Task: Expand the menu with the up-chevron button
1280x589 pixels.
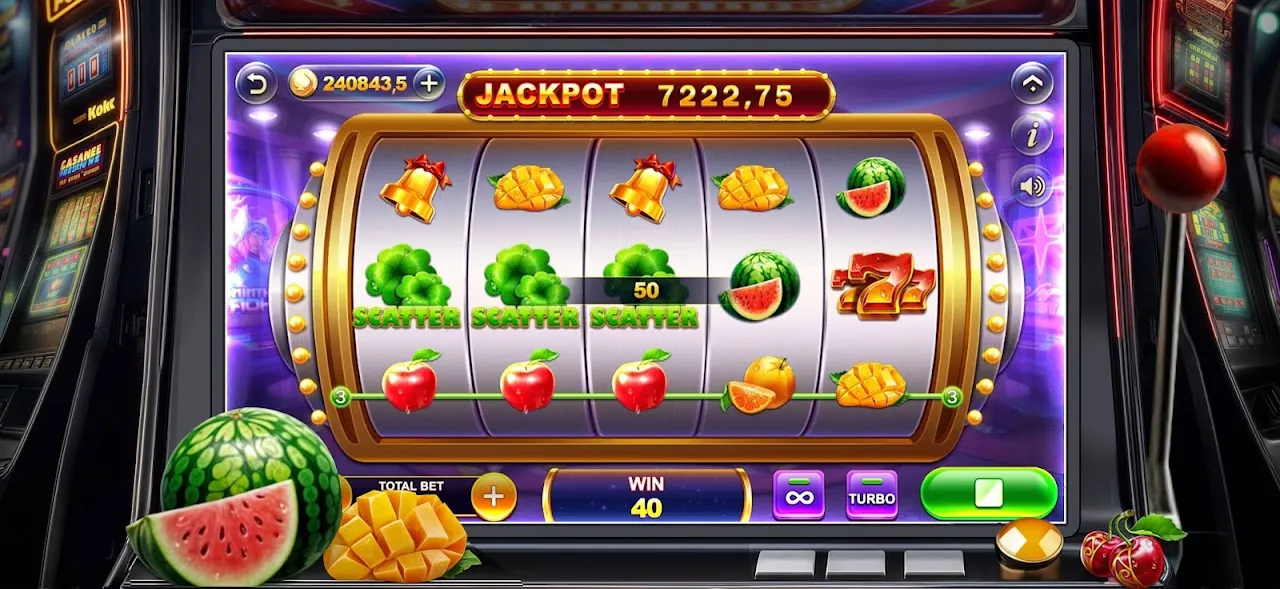Action: tap(1032, 84)
